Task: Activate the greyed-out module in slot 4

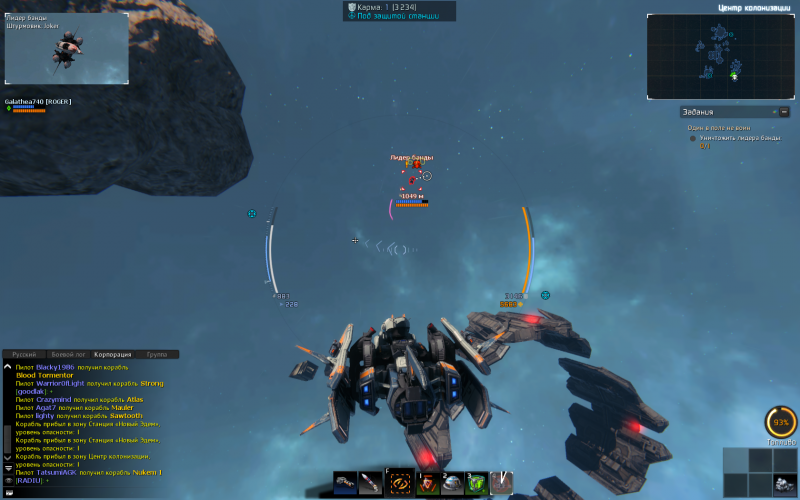Action: coord(502,483)
